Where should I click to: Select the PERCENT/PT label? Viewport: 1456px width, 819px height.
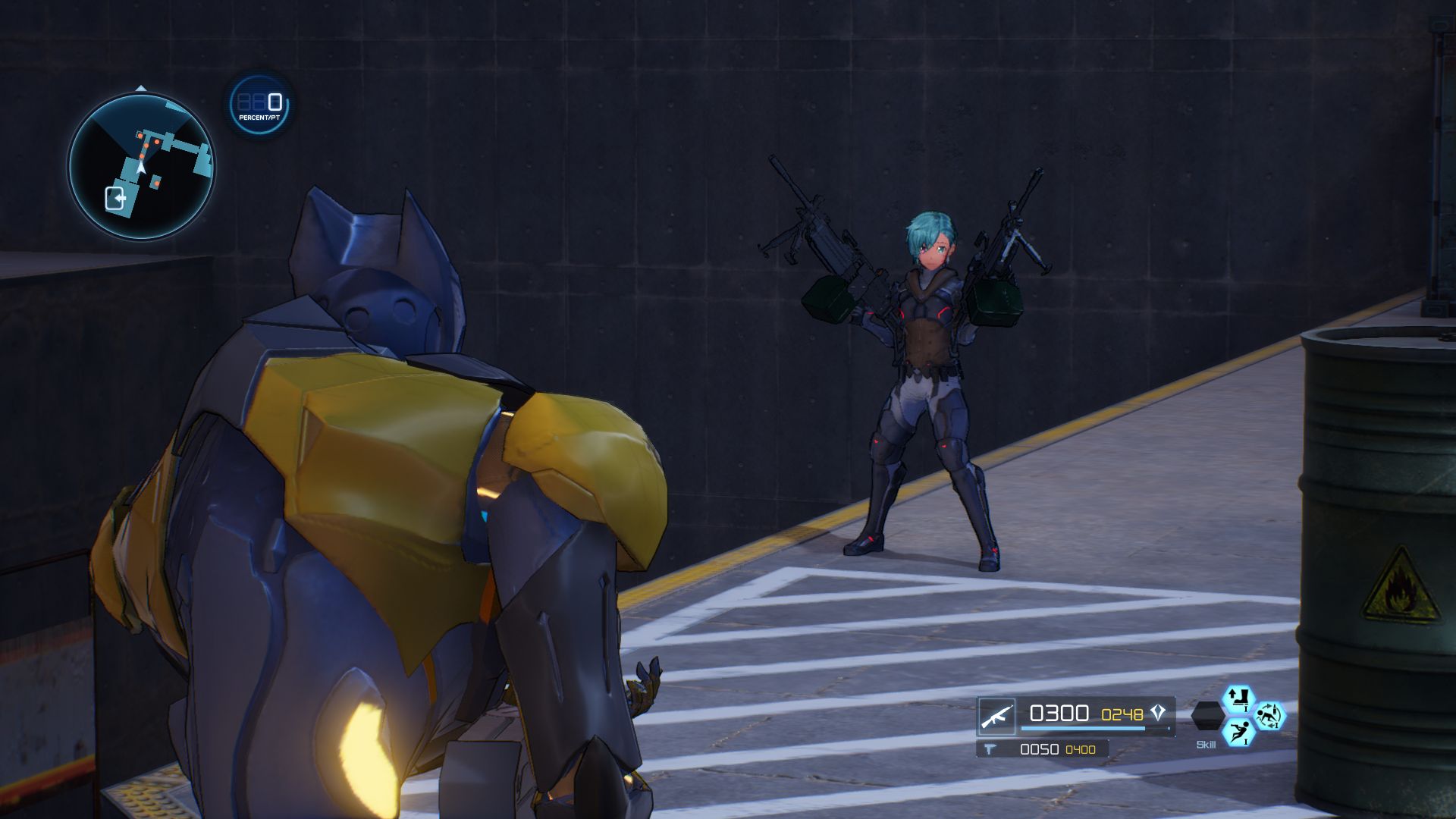point(259,119)
